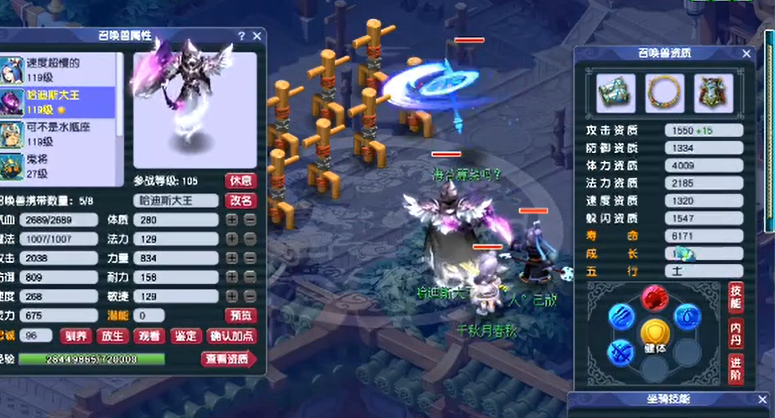Rename the pet with the 改名 button
Screen dimensions: 775x418
241,200
